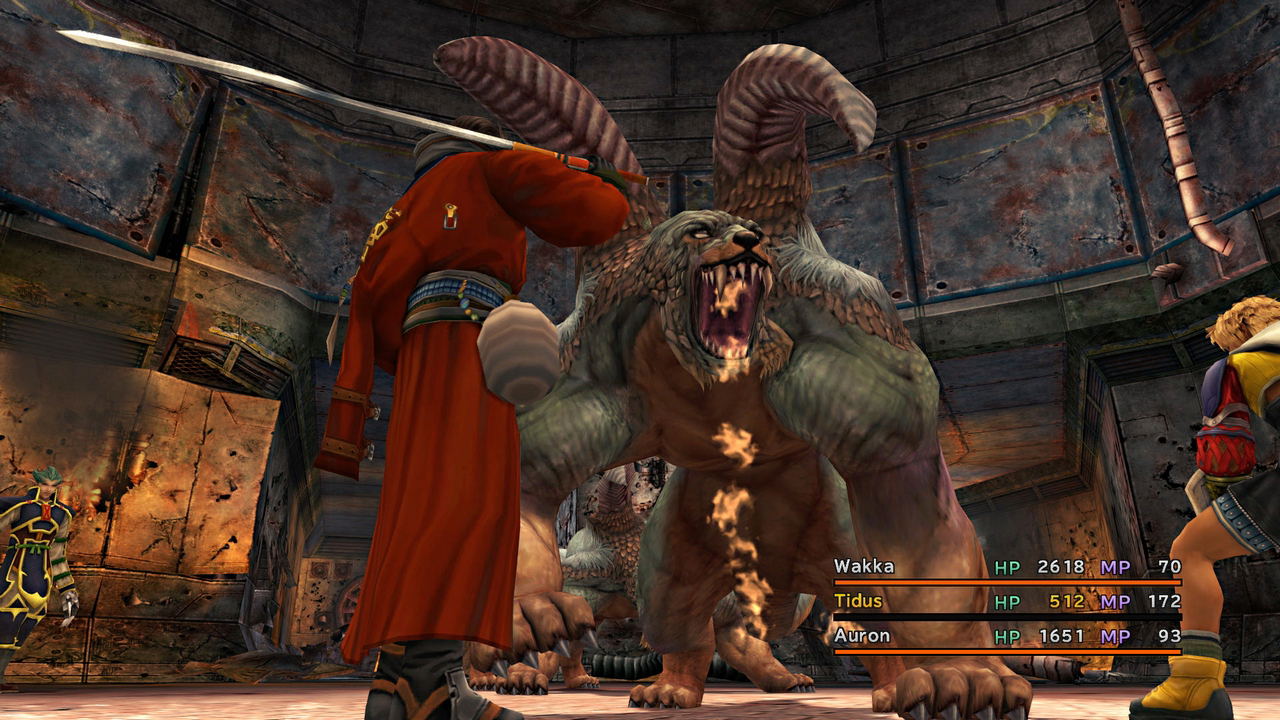Click Auron's raised katana blade
This screenshot has height=720, width=1280.
300,80
